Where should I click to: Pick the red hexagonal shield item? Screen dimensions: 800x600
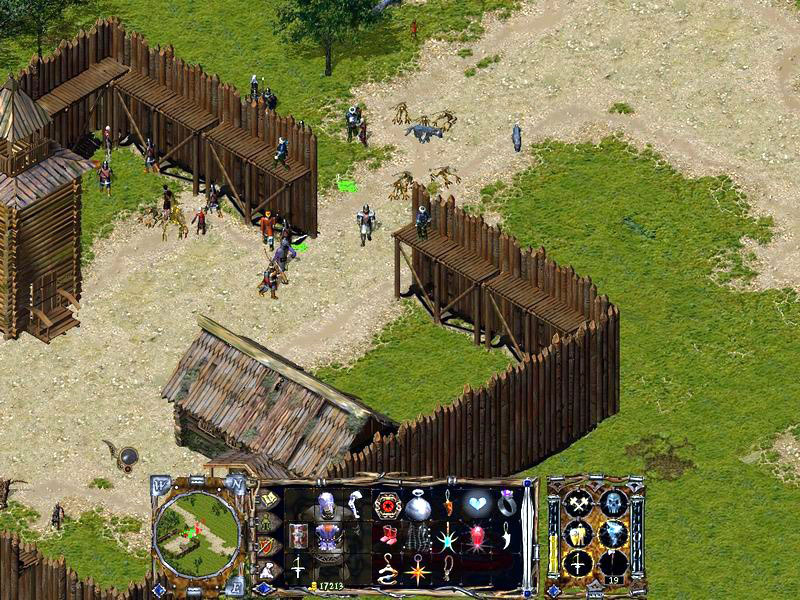click(x=387, y=505)
